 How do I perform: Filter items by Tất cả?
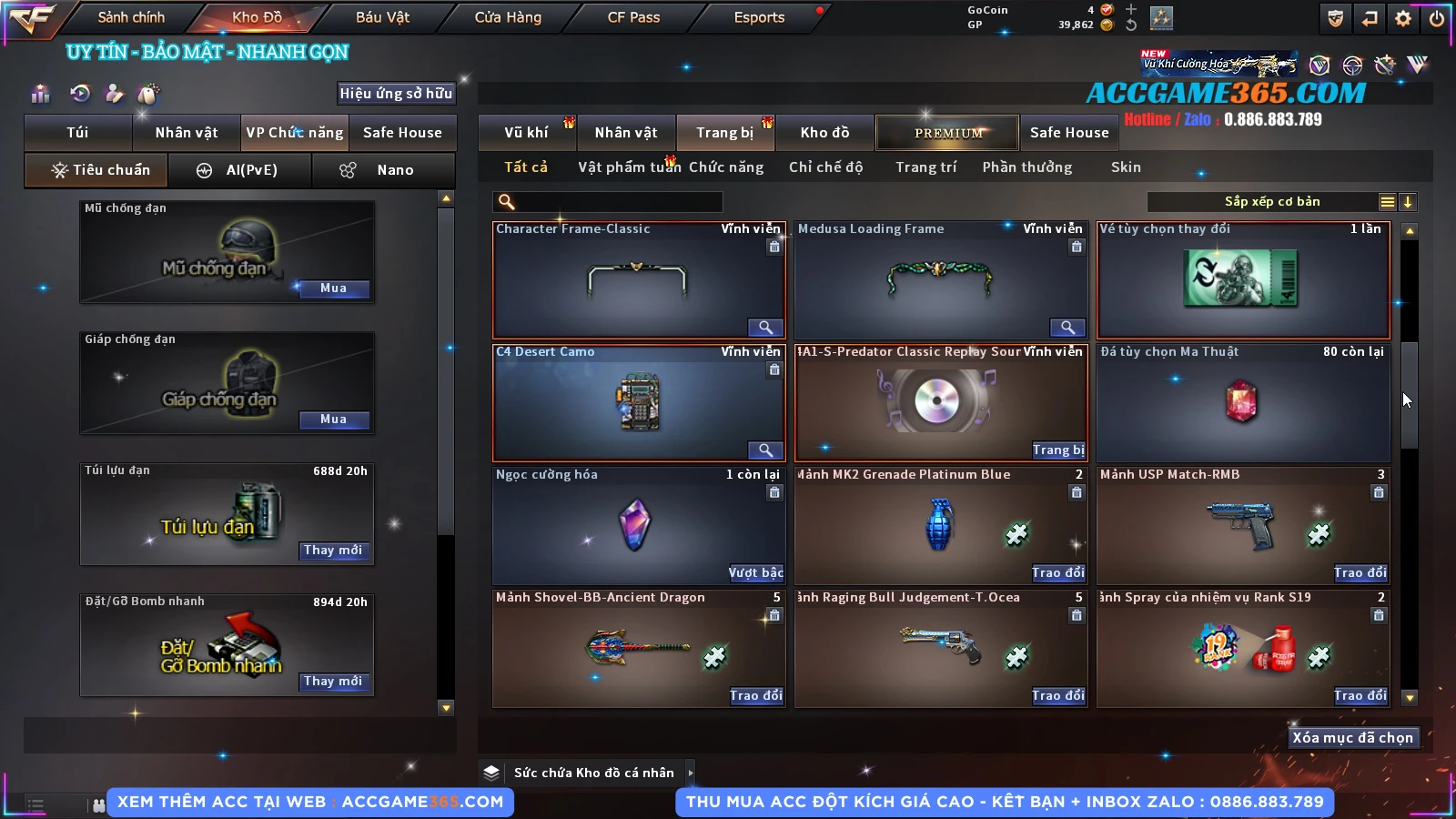click(526, 167)
